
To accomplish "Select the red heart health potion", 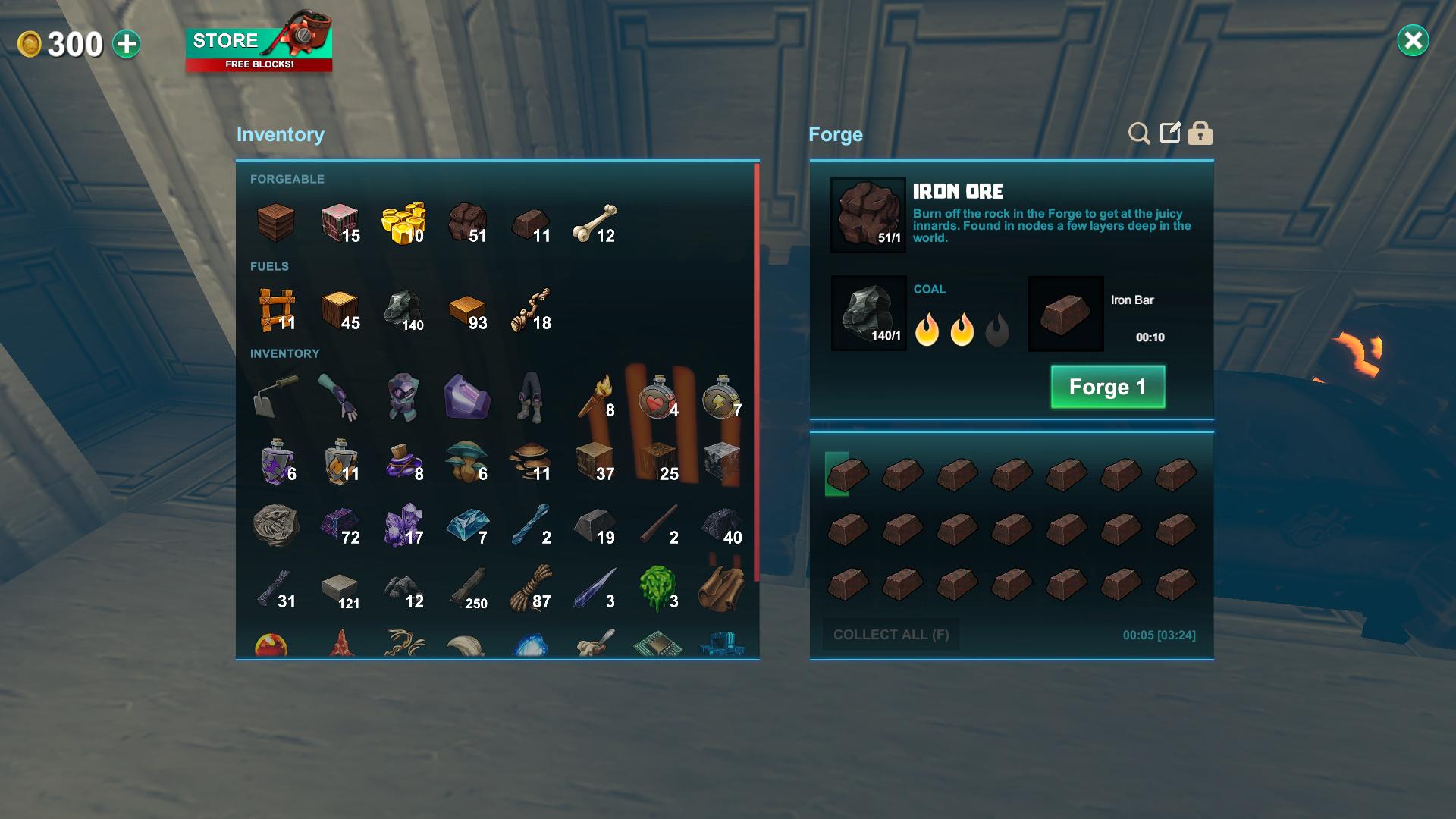I will [658, 397].
